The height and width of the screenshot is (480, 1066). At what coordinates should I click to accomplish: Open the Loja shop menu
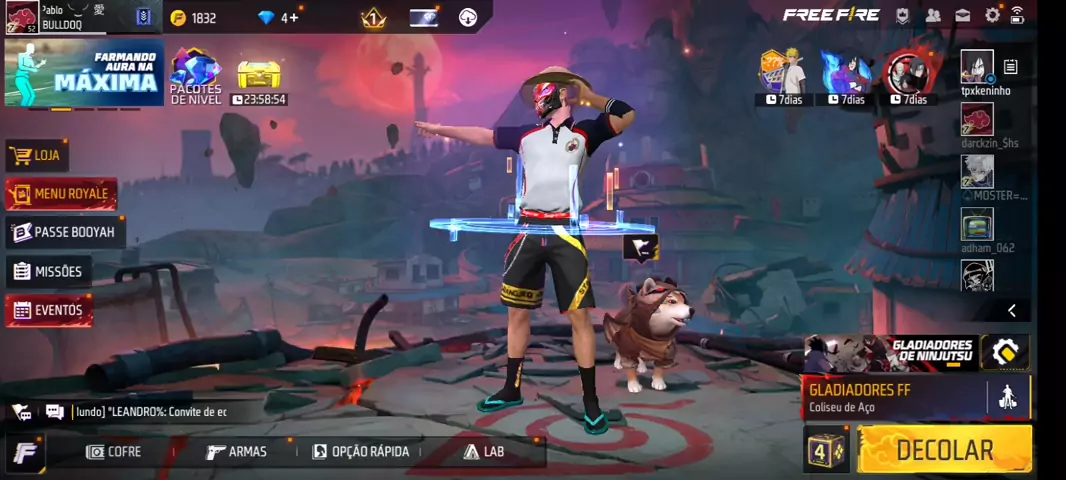click(x=37, y=156)
